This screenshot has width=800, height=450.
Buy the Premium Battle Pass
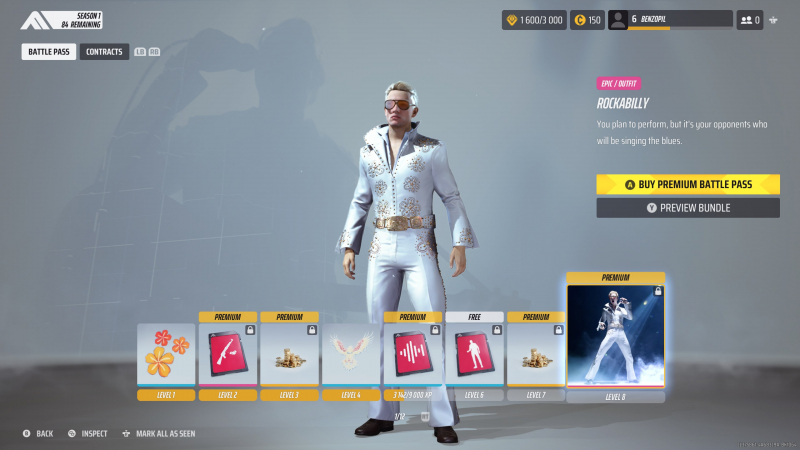click(688, 184)
